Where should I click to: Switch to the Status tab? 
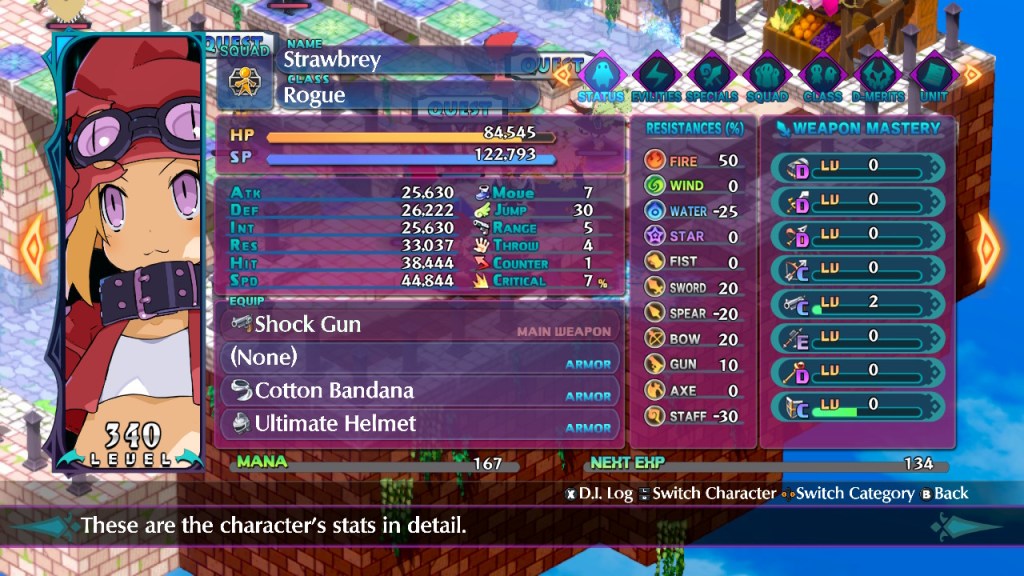[x=601, y=75]
